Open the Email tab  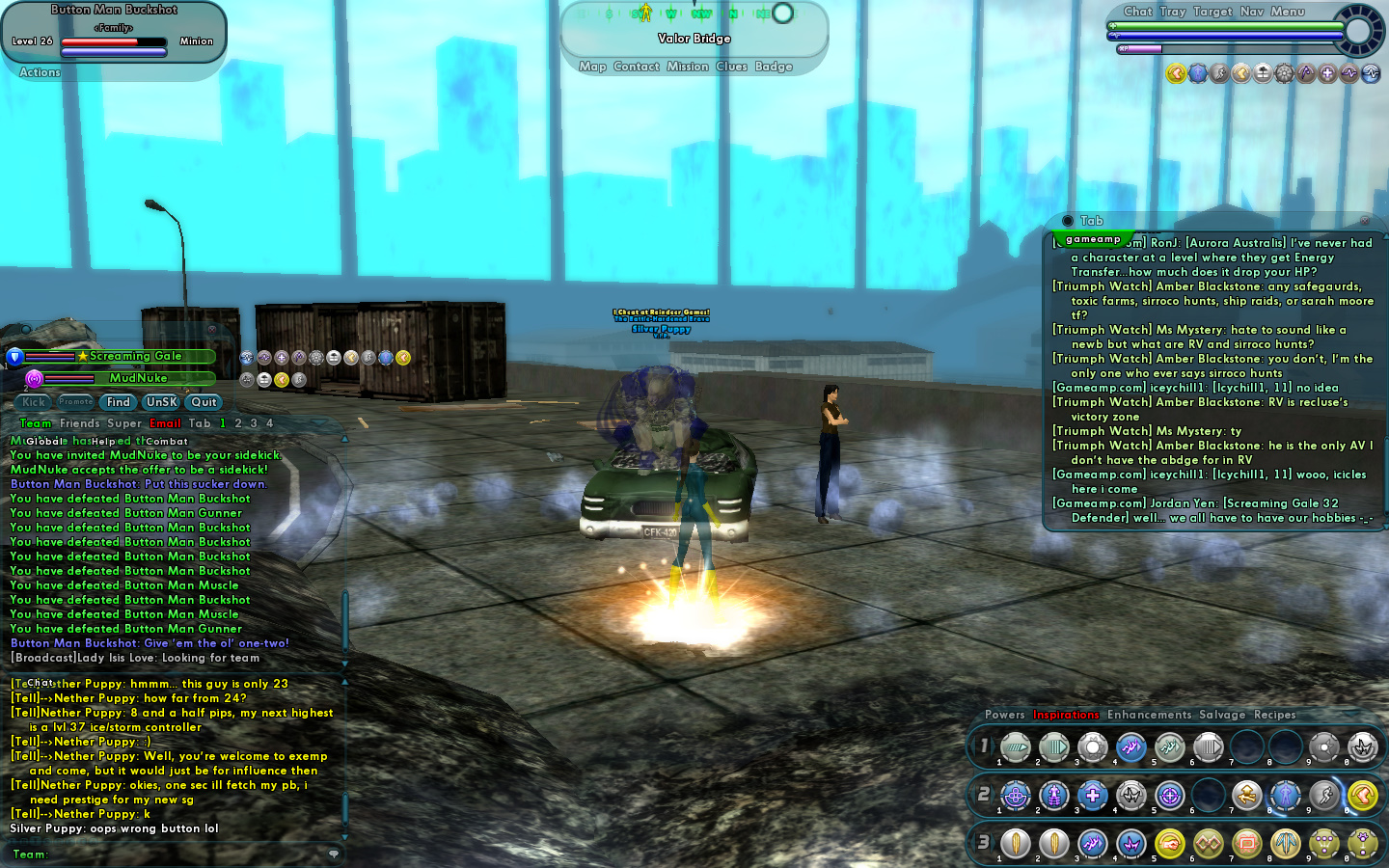click(165, 423)
